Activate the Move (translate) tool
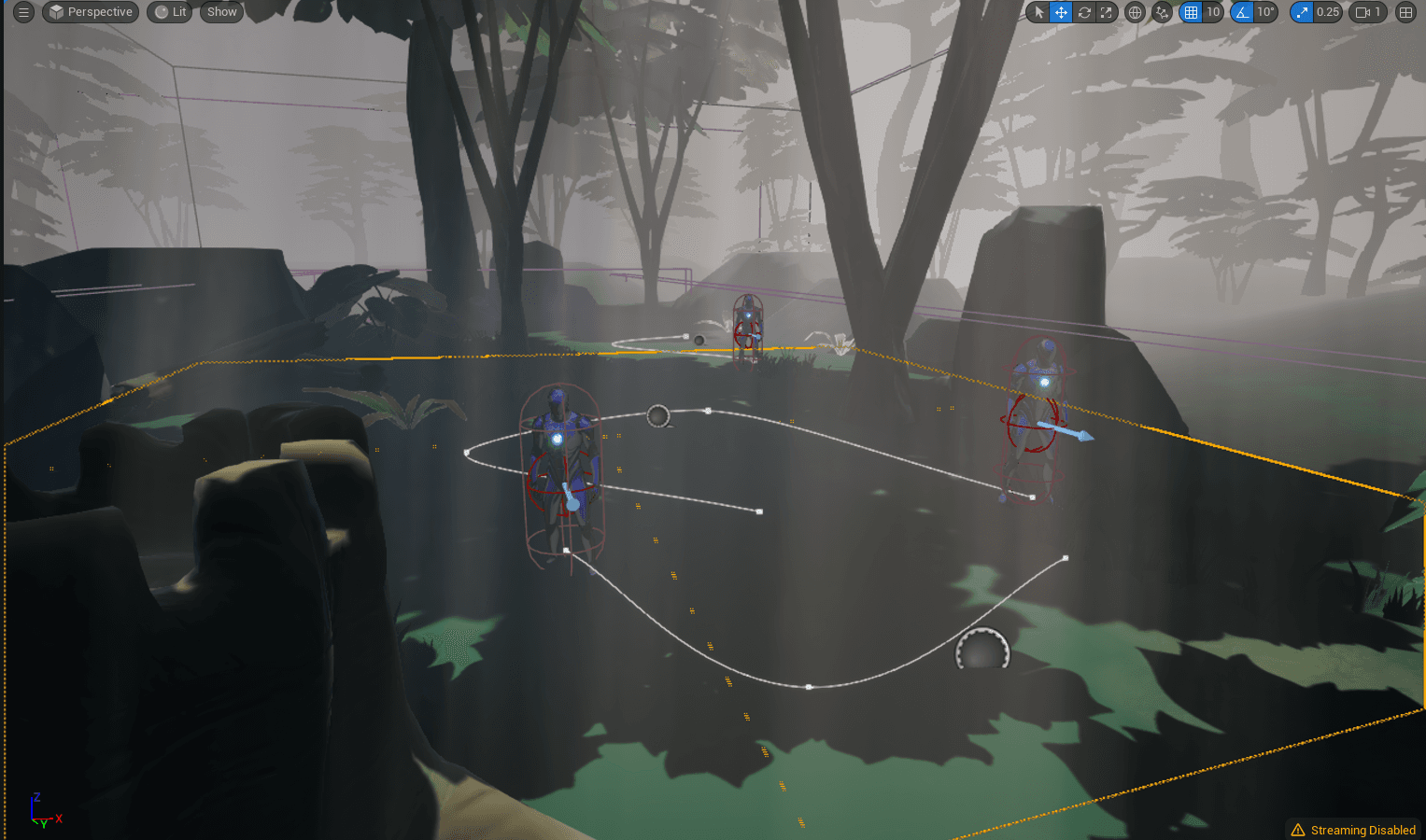Viewport: 1426px width, 840px height. 1061,12
